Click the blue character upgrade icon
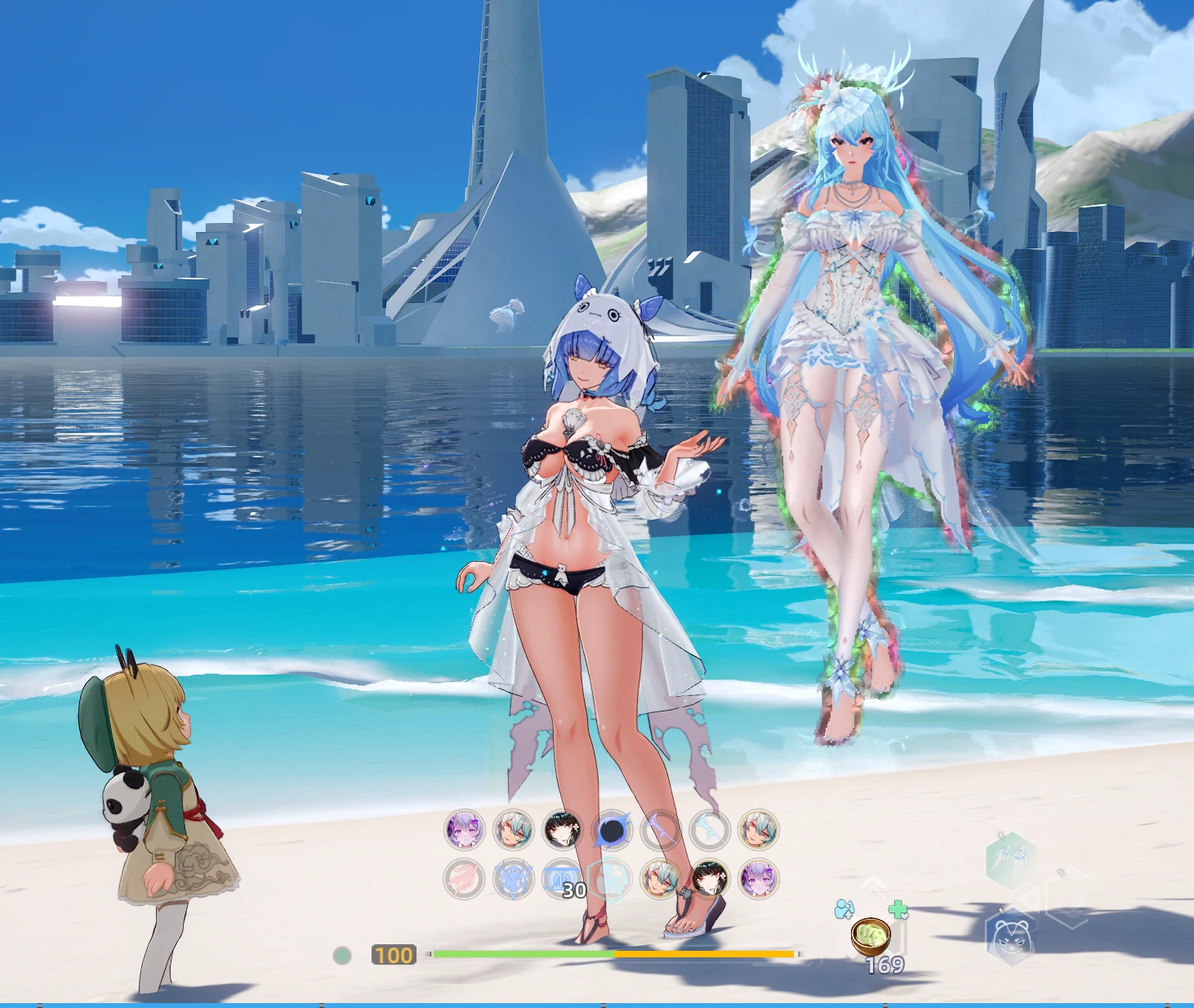The image size is (1194, 1008). tap(844, 908)
